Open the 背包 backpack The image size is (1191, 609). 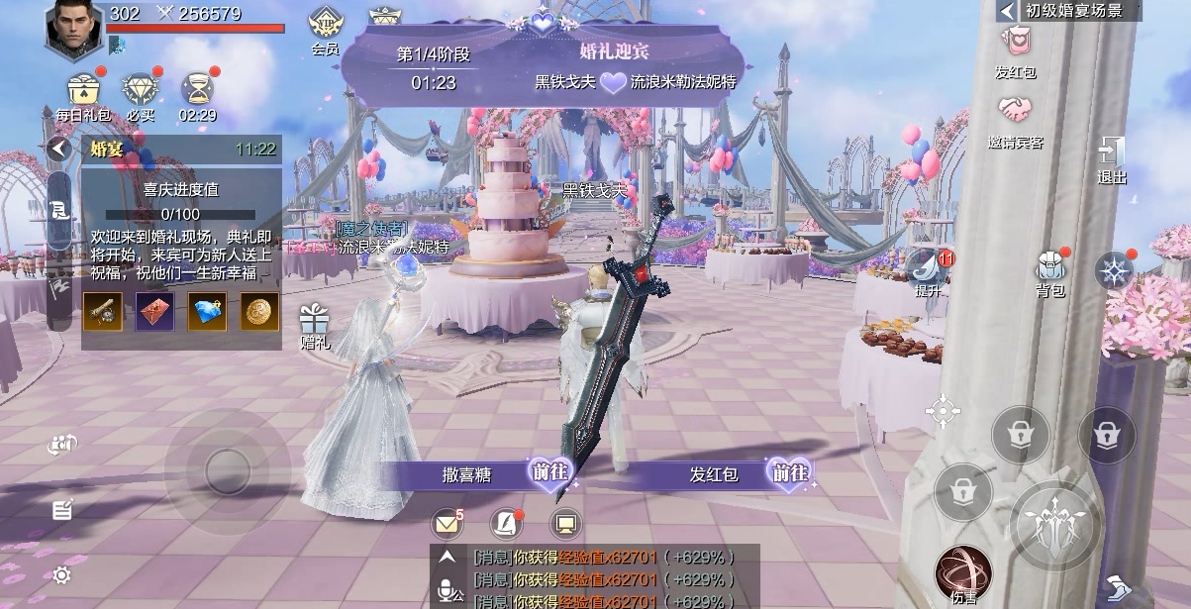tap(1050, 270)
